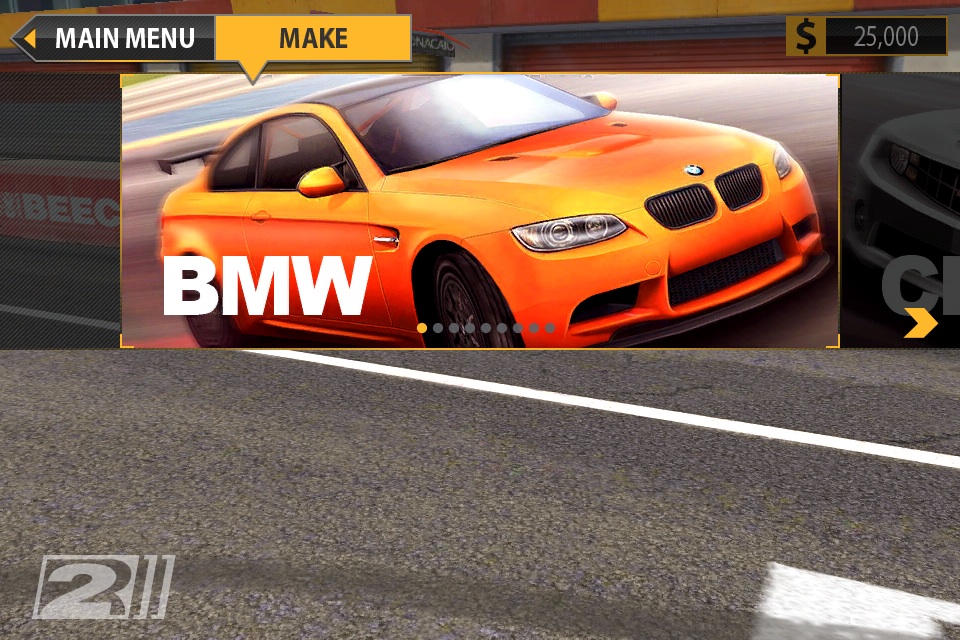Go back to the Main Menu
Screen dimensions: 960x640
click(x=112, y=39)
